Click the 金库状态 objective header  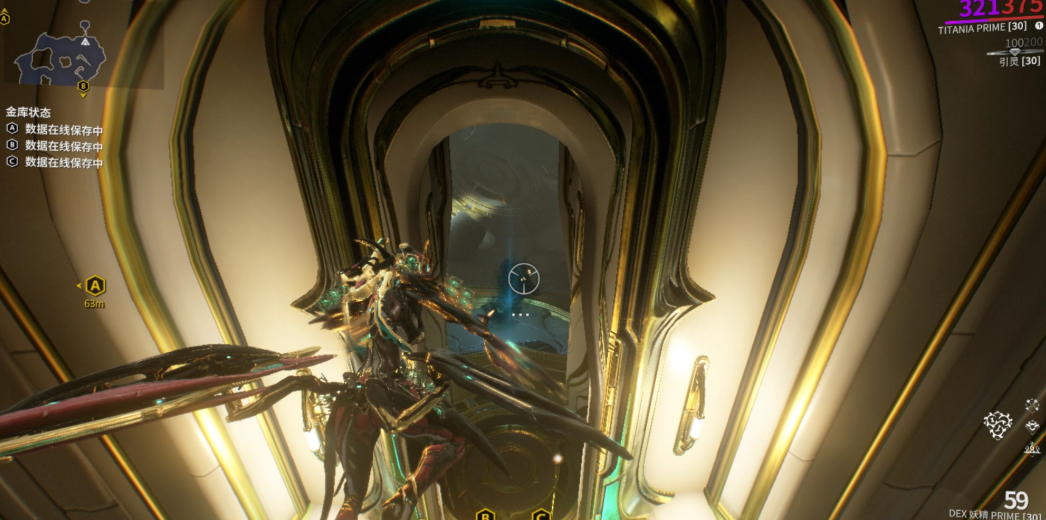coord(28,112)
